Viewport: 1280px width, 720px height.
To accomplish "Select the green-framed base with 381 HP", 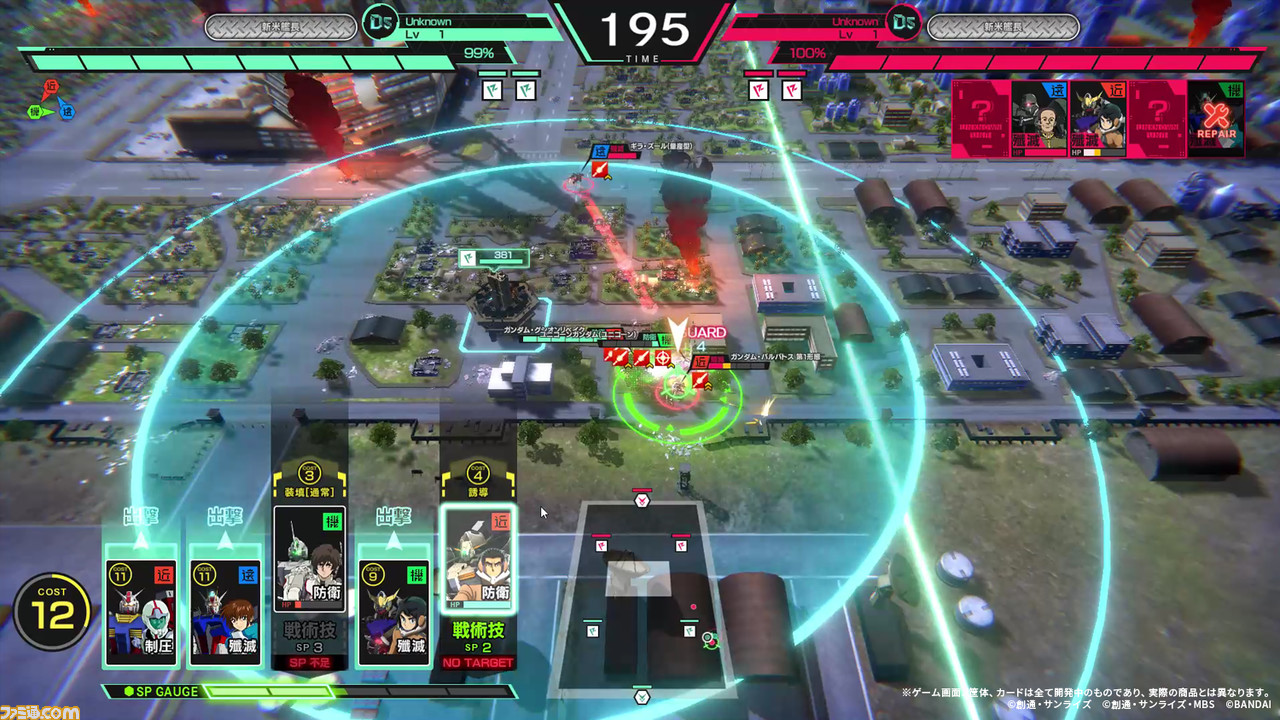I will tap(498, 295).
